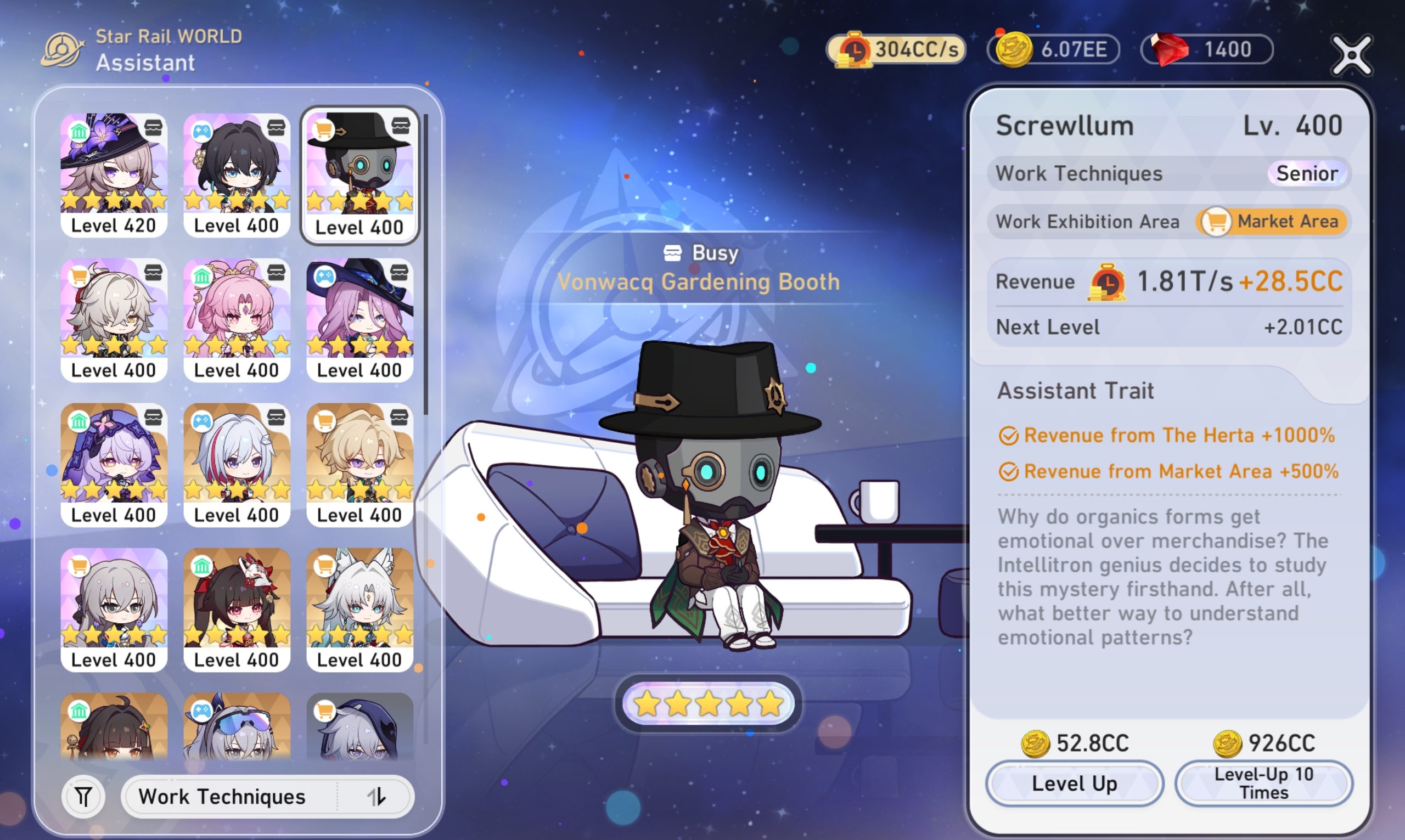Click Screwllum's five-star rating display
This screenshot has height=840, width=1405.
(x=707, y=702)
